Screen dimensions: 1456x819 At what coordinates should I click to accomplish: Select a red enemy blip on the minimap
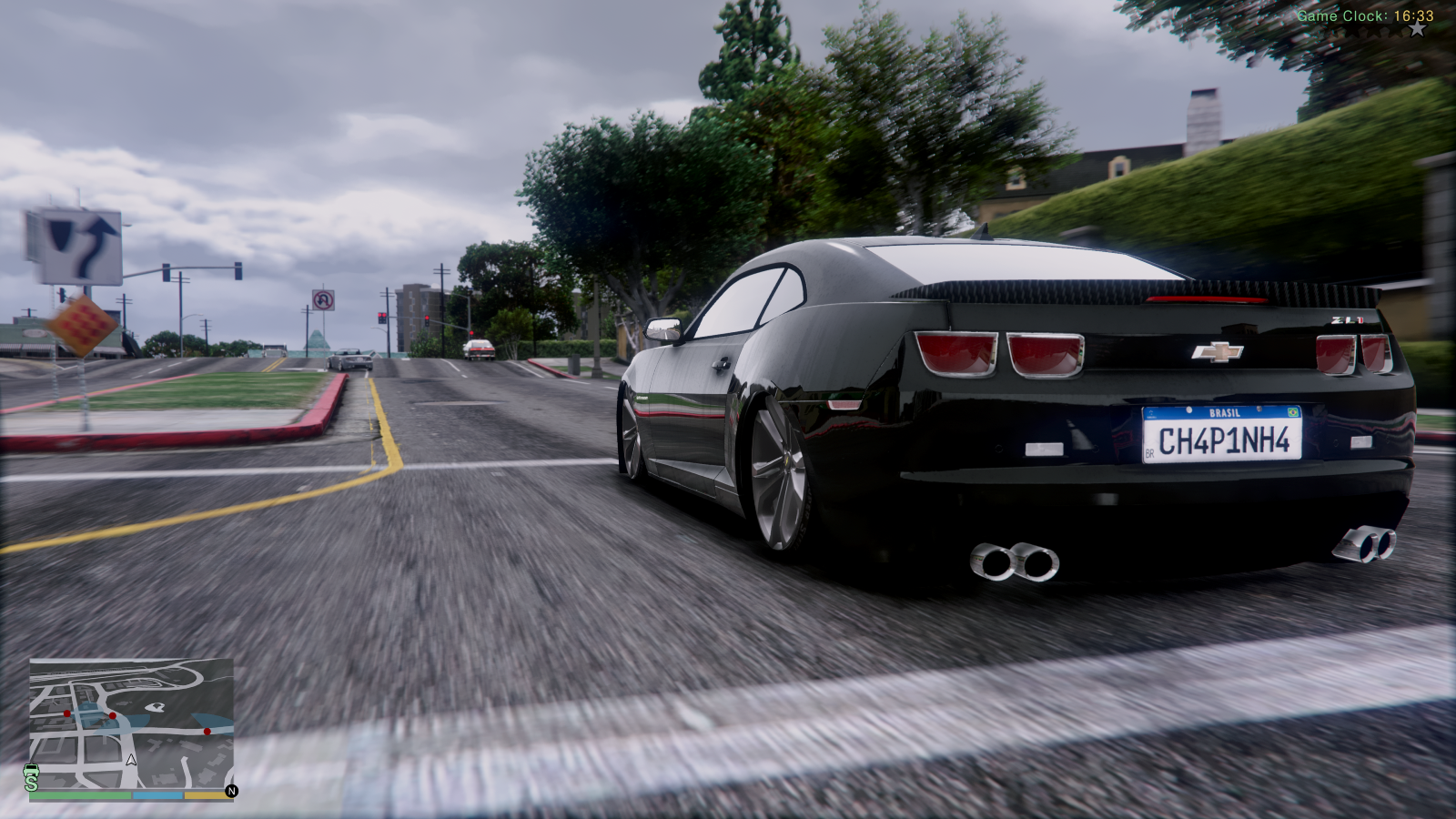[113, 715]
